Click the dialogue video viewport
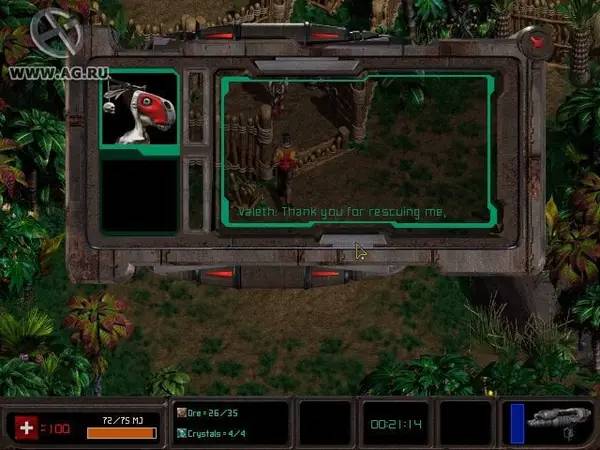Screen dimensions: 600x450 point(356,150)
